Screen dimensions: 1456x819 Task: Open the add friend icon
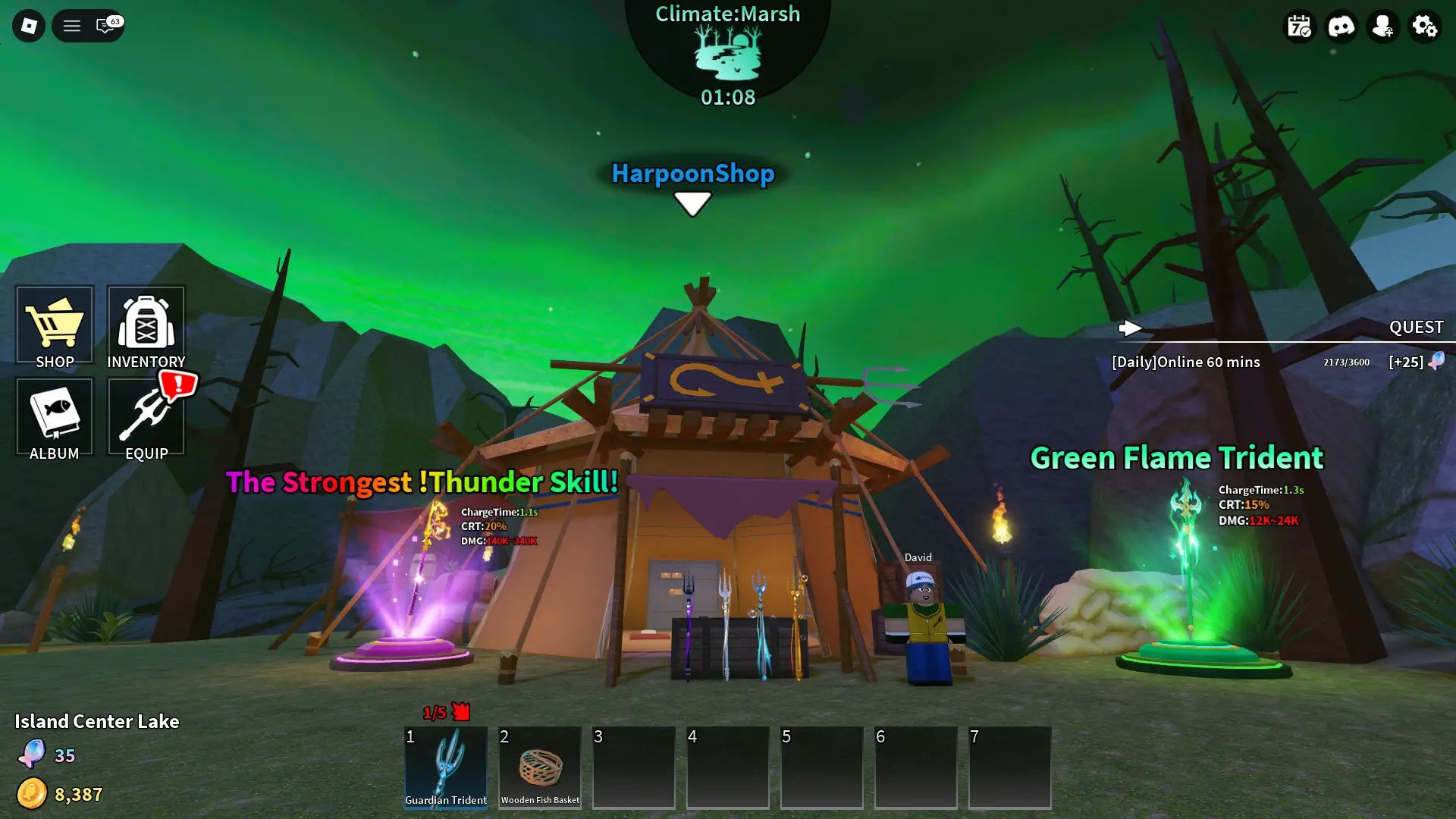1383,26
